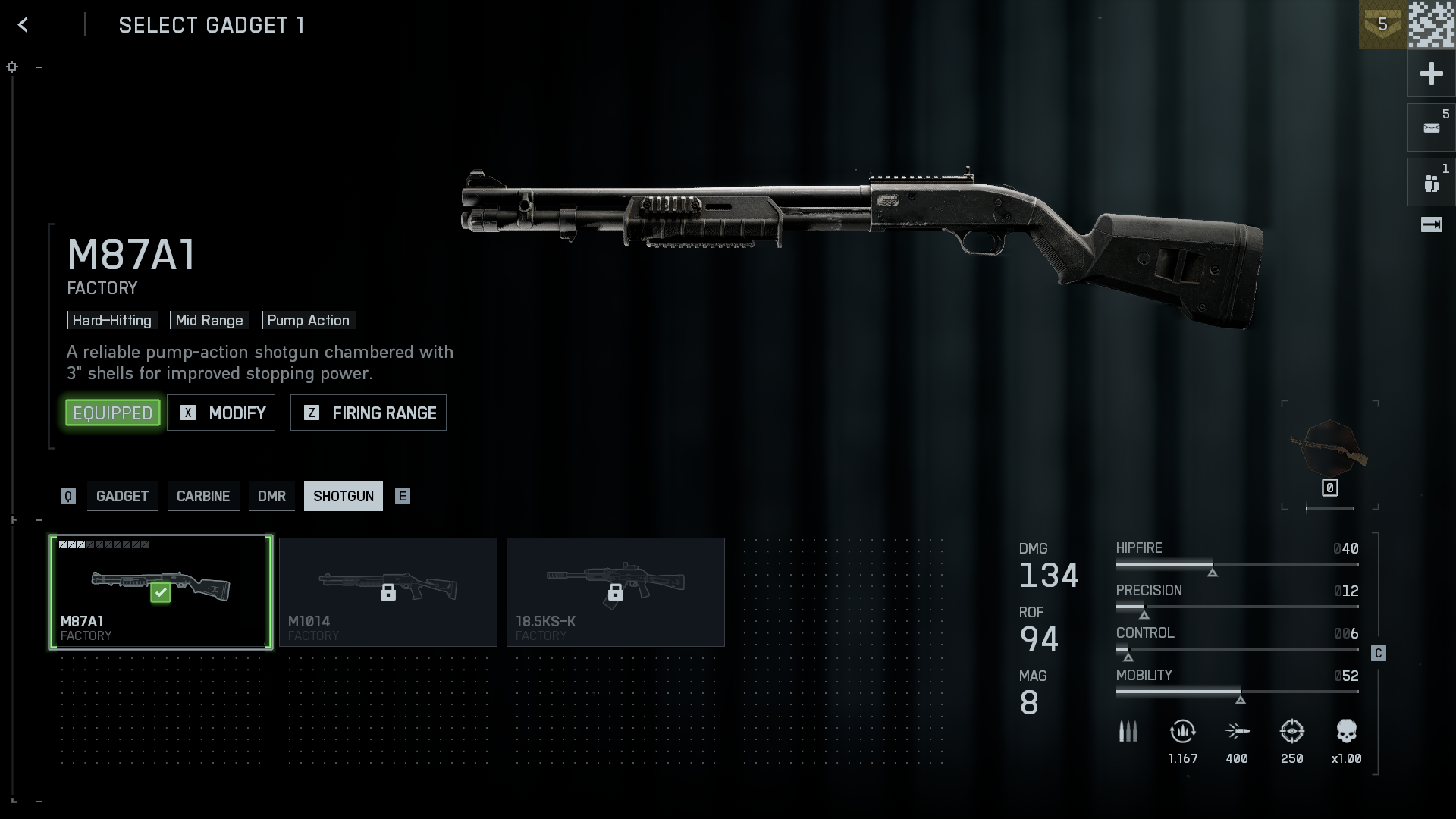Select the Shotgun tab
The height and width of the screenshot is (819, 1456).
344,496
